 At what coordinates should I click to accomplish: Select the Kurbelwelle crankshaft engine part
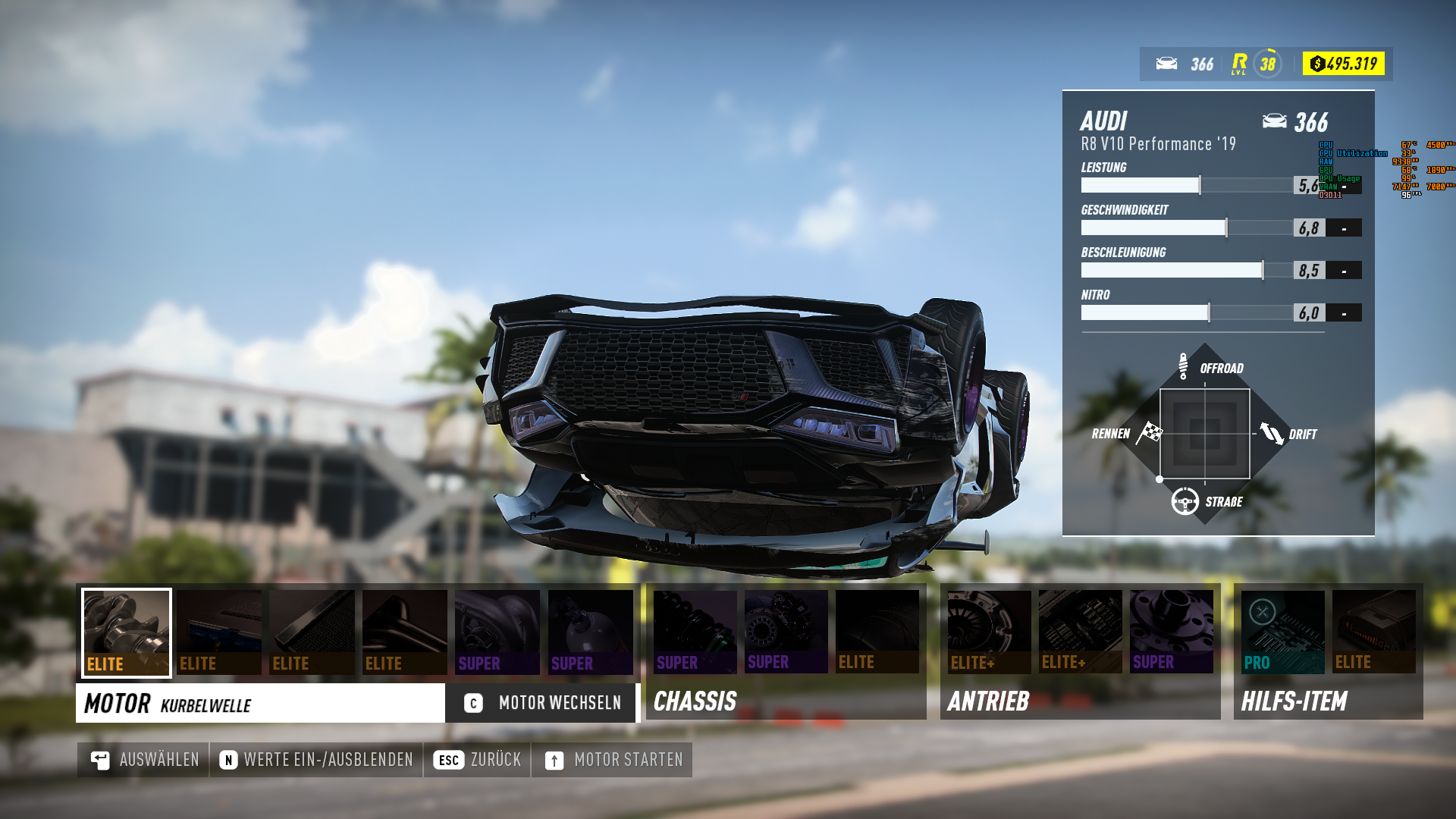click(x=126, y=632)
